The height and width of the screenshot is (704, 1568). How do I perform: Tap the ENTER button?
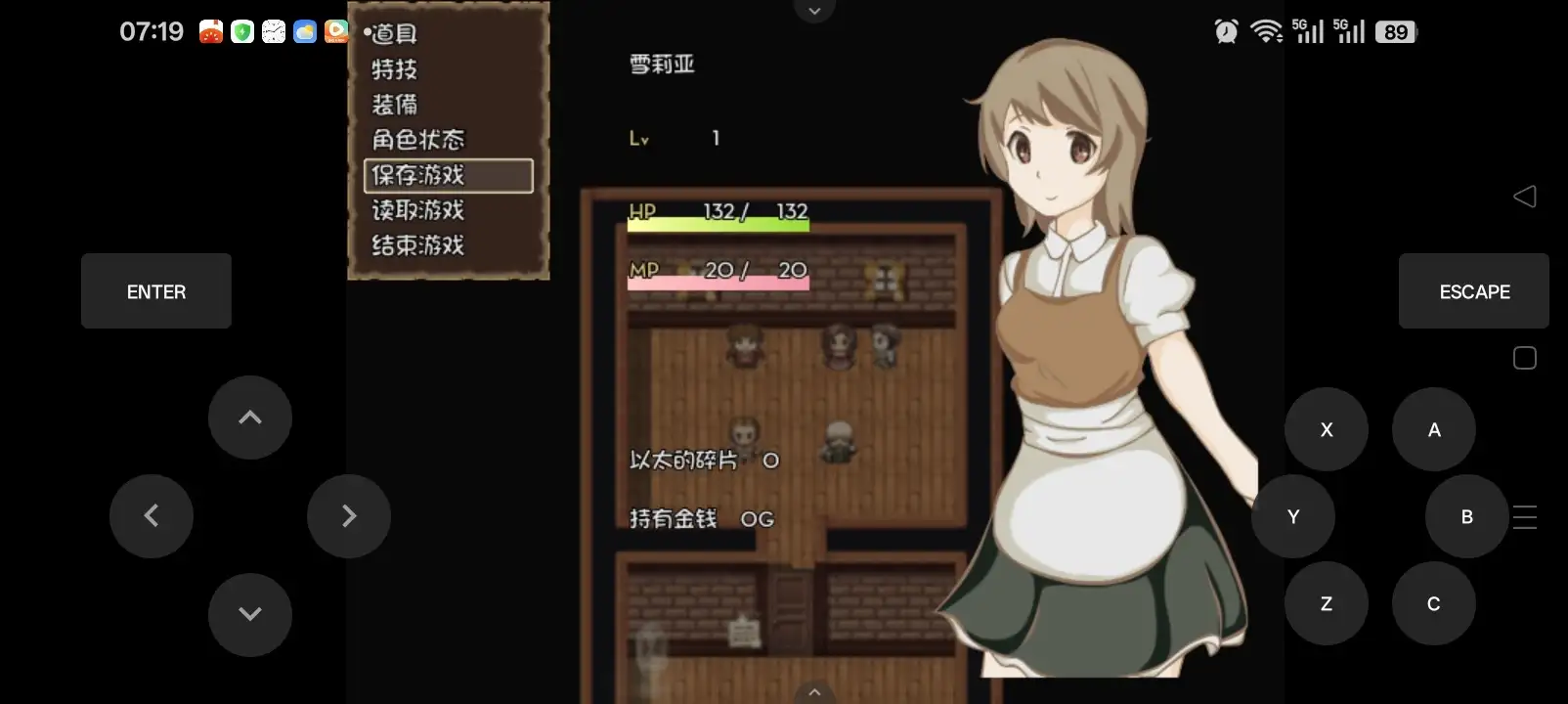(x=155, y=290)
